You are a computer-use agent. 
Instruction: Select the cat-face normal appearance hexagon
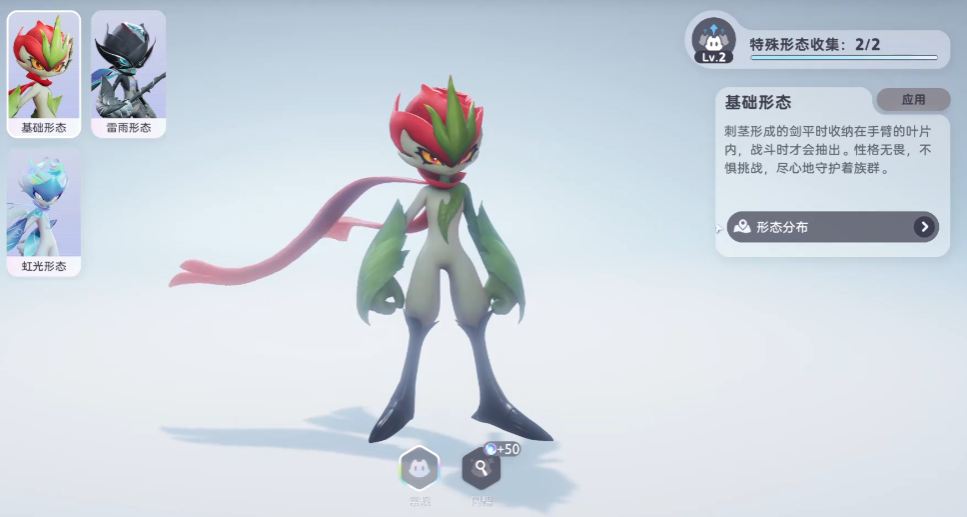(419, 467)
